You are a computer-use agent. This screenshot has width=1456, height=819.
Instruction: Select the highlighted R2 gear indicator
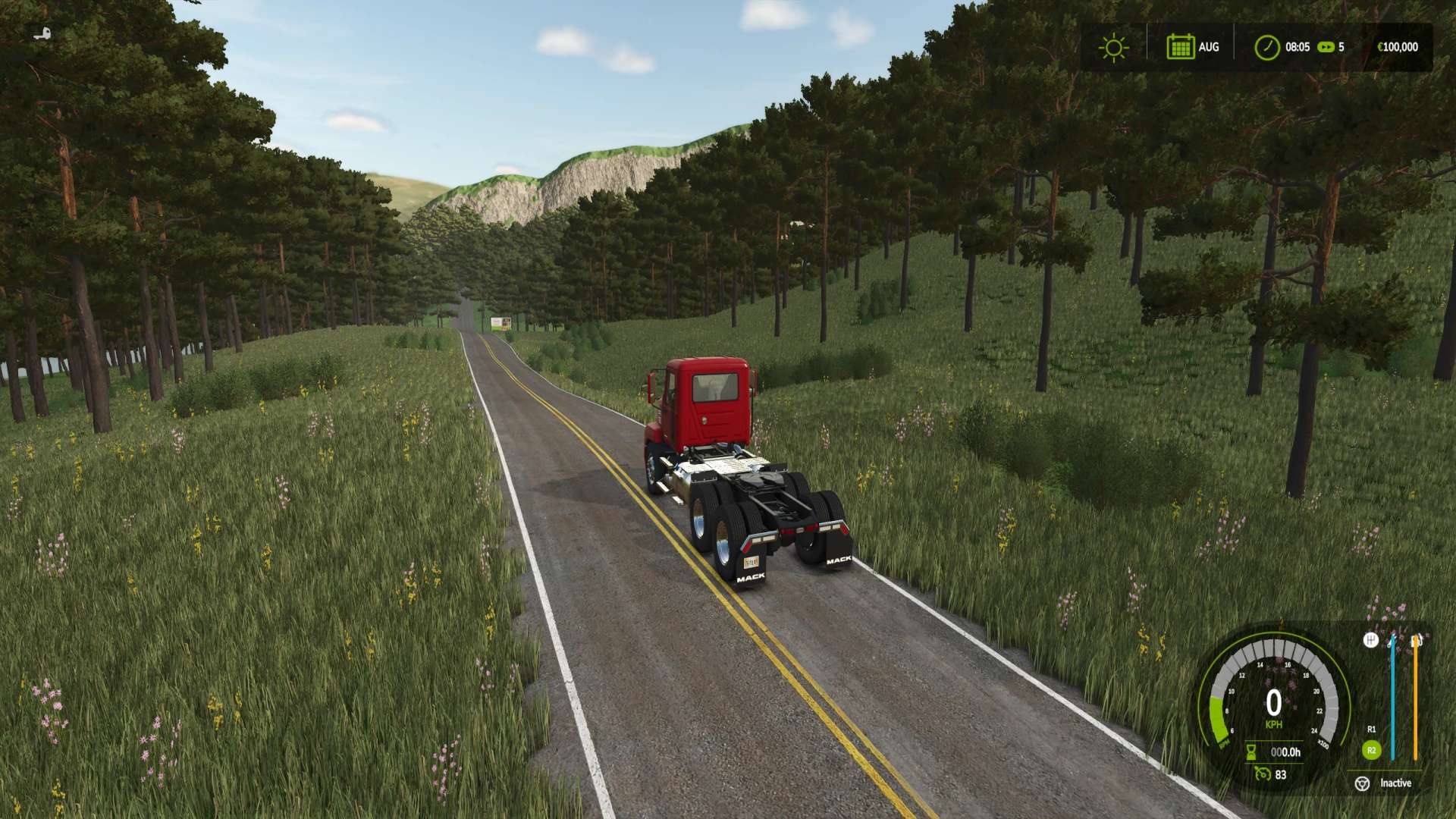click(1371, 751)
